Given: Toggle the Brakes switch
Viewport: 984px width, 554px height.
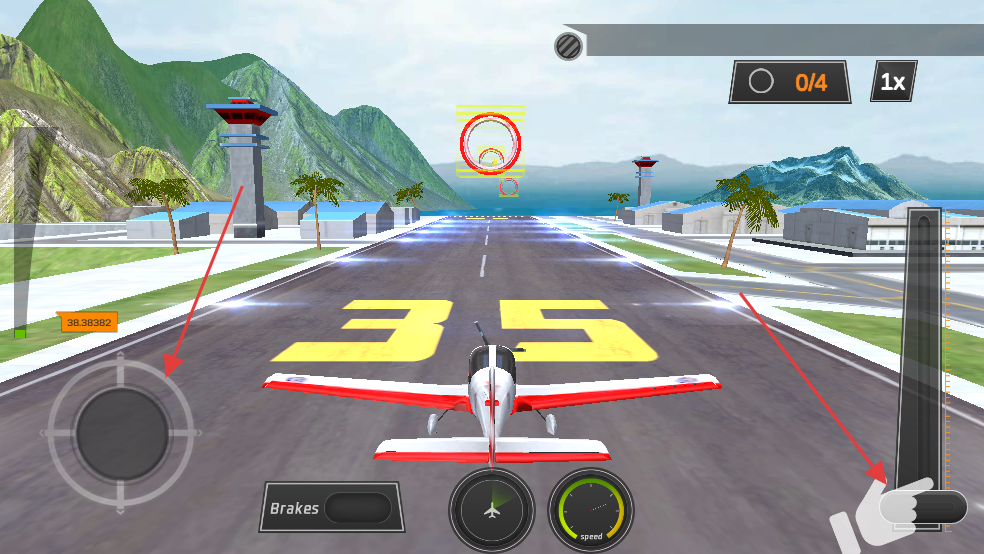Looking at the screenshot, I should (357, 508).
